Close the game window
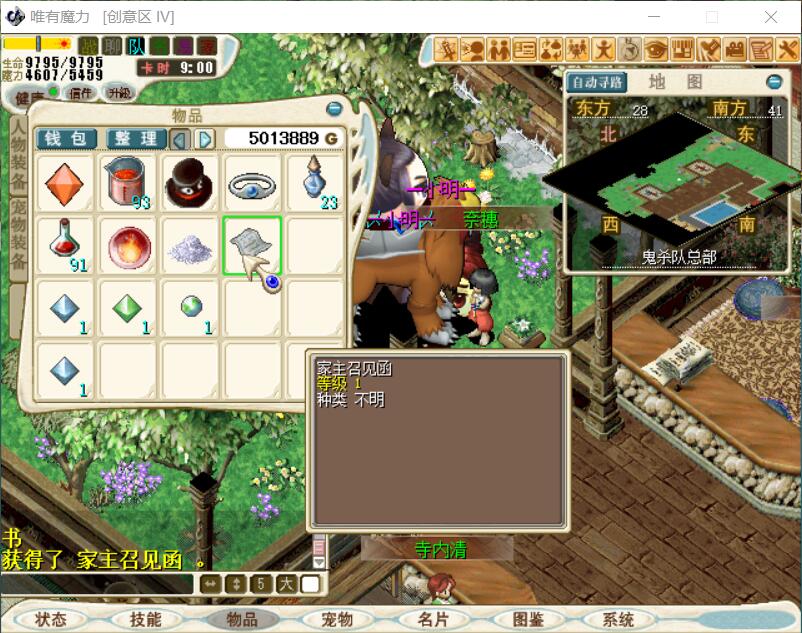Image resolution: width=802 pixels, height=633 pixels. click(771, 17)
